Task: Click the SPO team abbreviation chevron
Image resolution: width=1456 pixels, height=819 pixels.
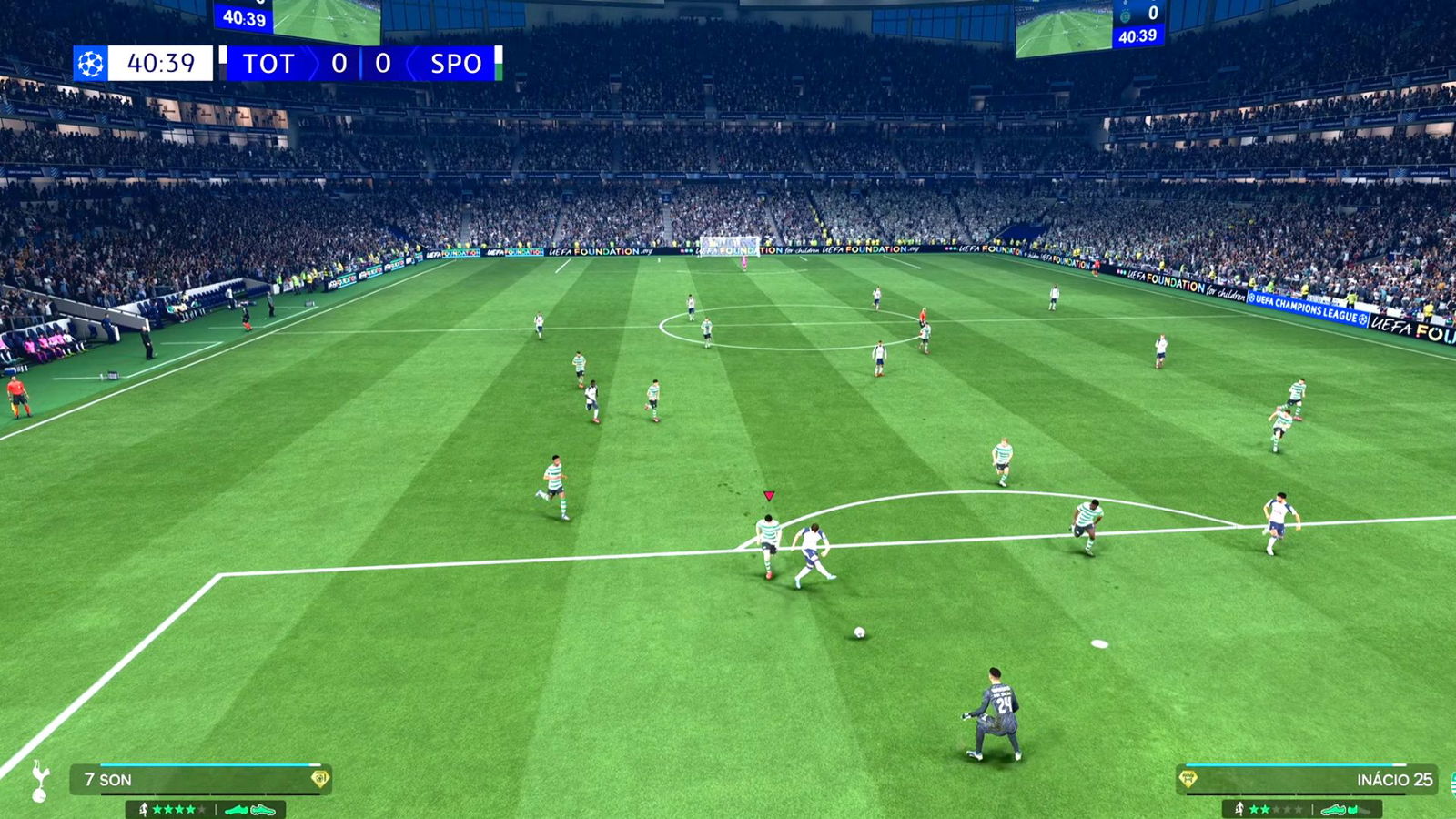Action: pyautogui.click(x=457, y=64)
